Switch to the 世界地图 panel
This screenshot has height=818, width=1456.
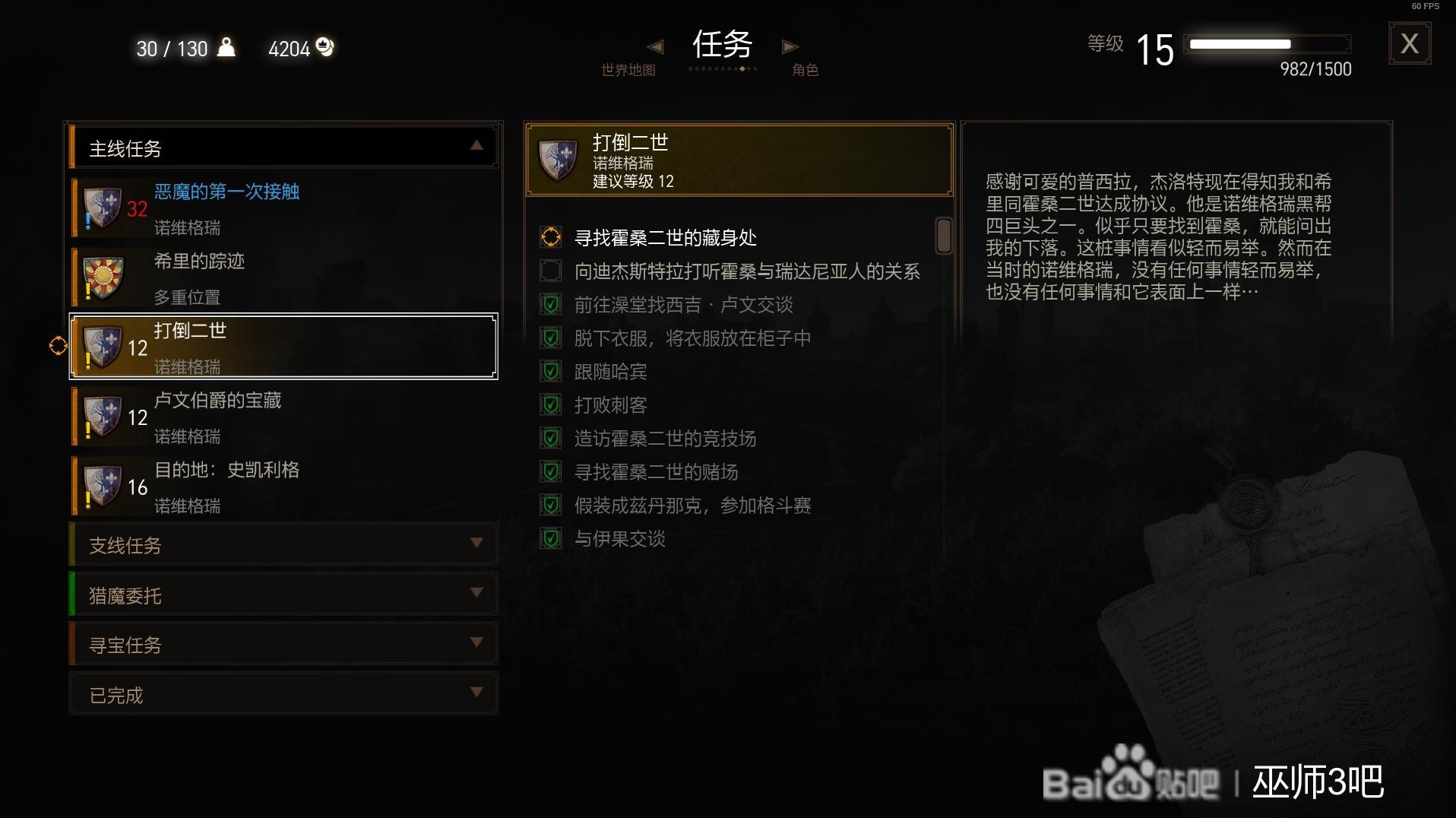pyautogui.click(x=629, y=68)
